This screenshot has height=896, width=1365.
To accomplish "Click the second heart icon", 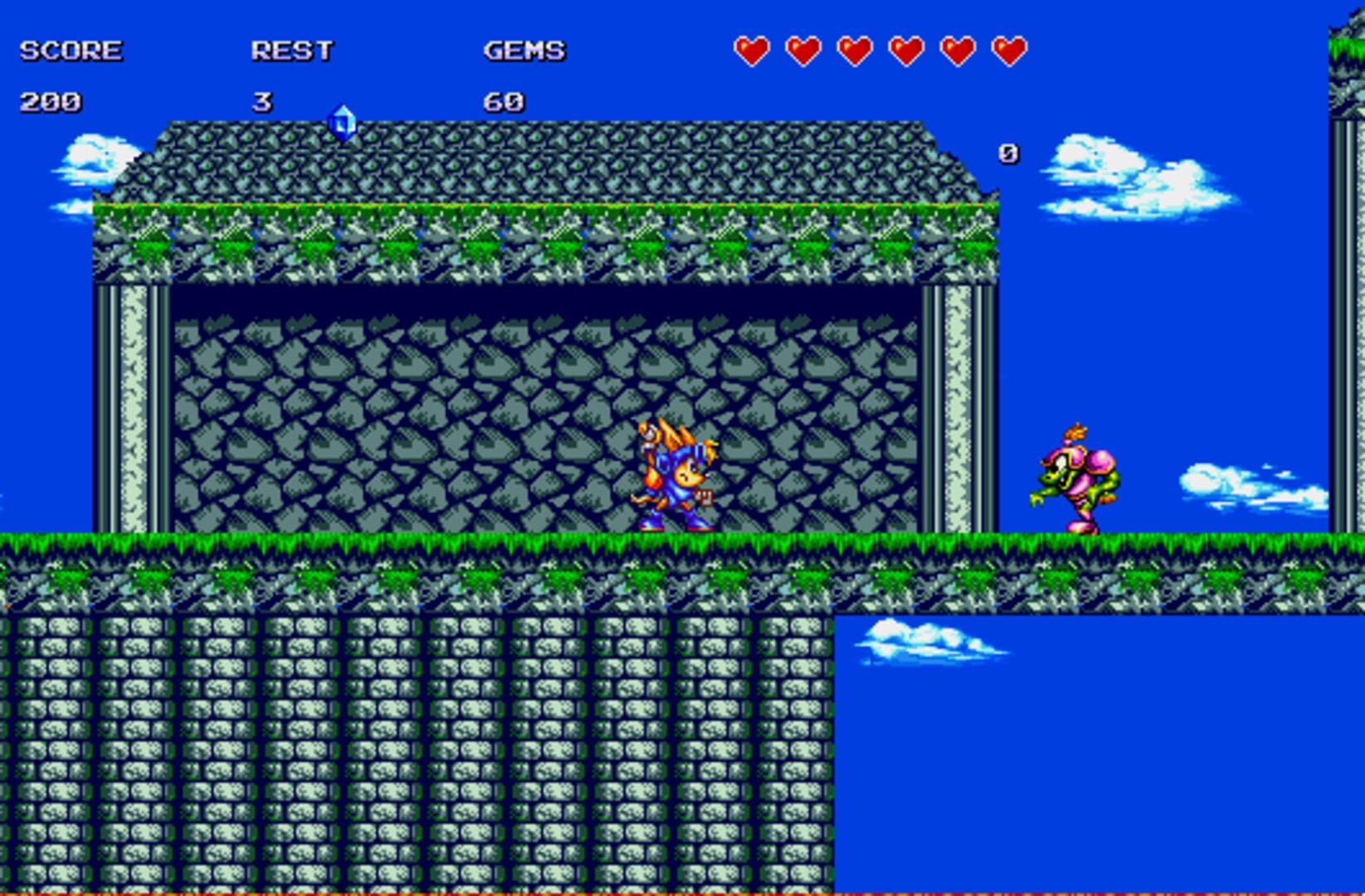I will (803, 50).
